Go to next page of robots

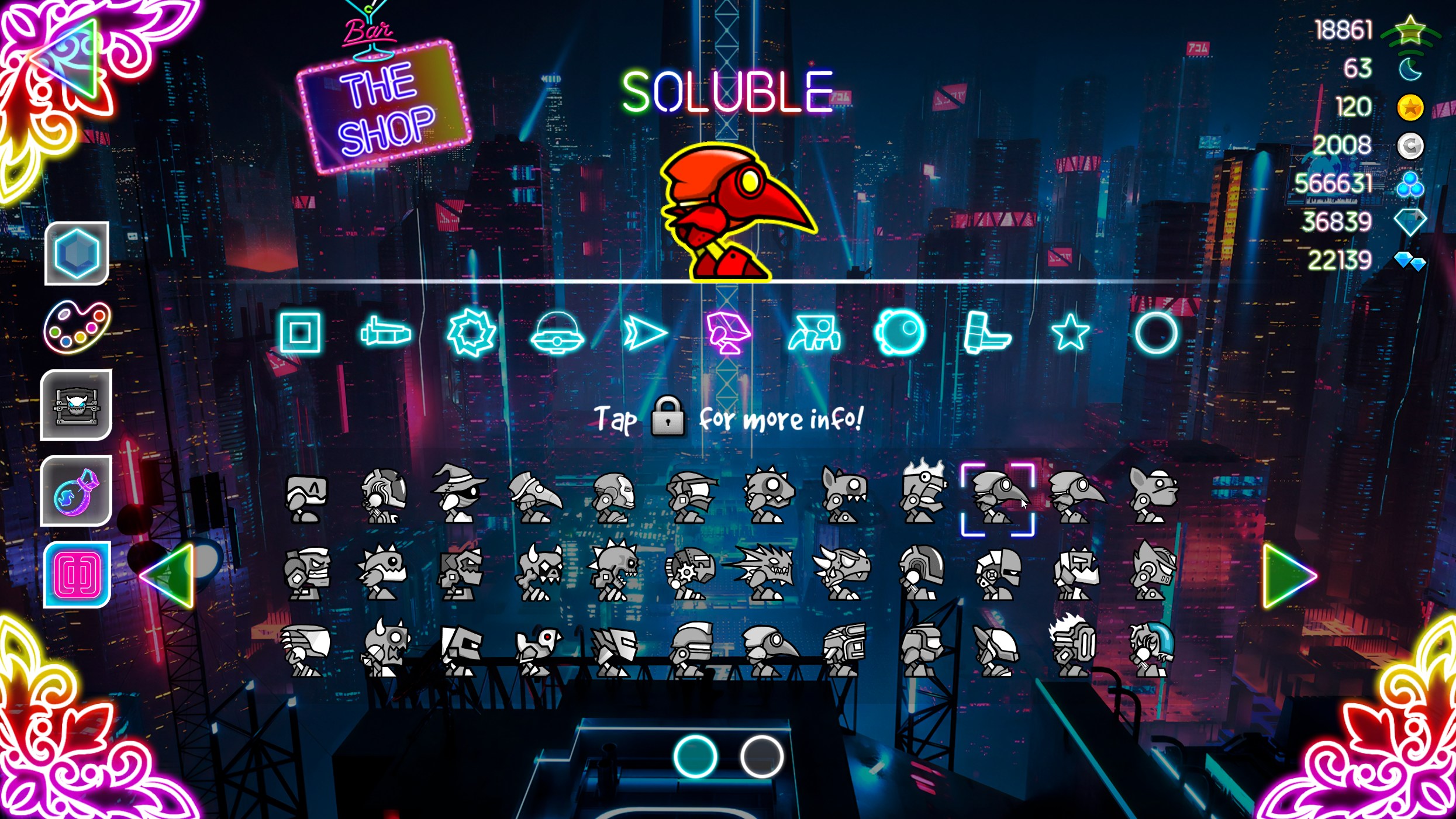click(1288, 576)
